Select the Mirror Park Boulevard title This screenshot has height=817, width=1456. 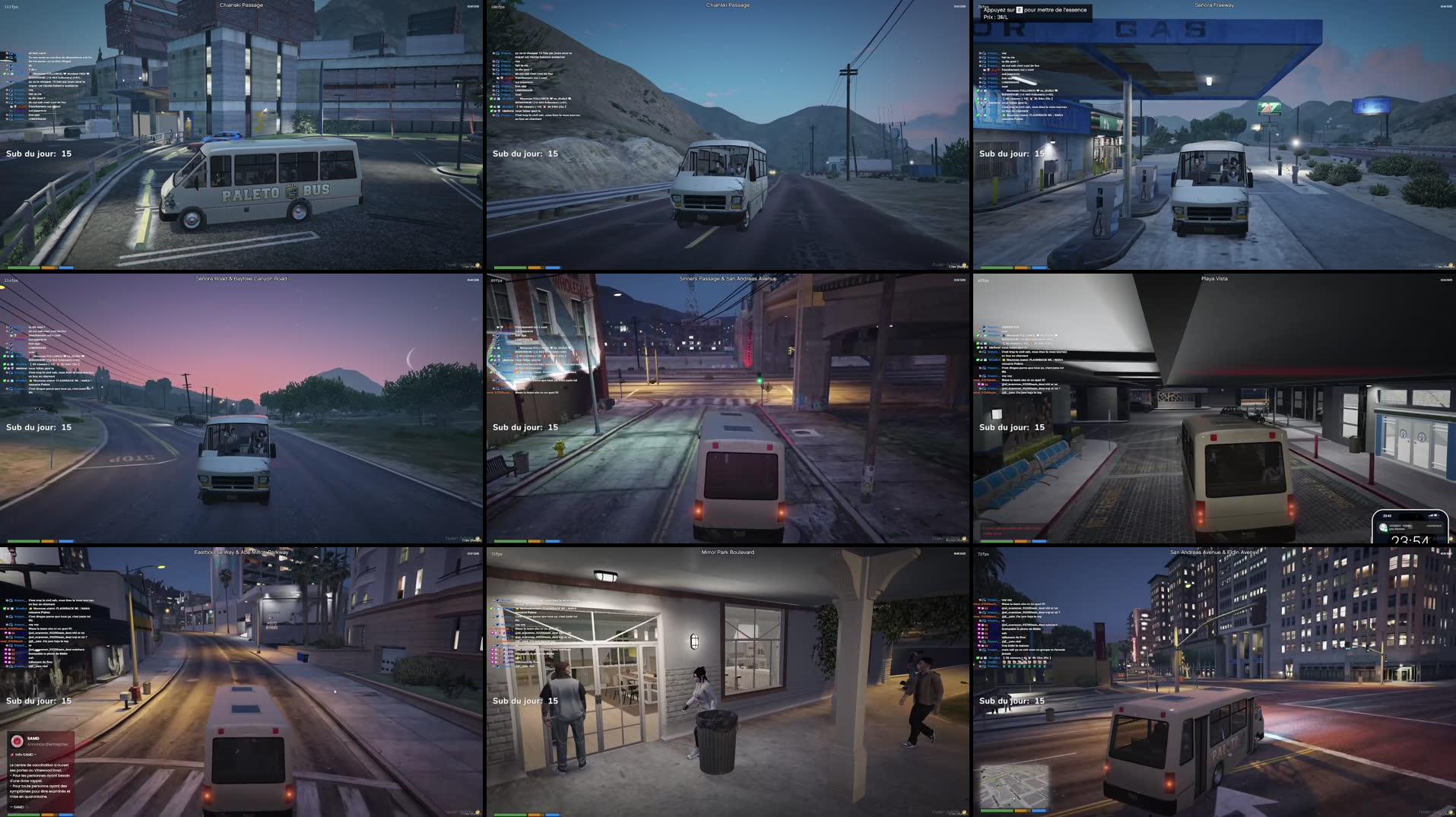[728, 553]
